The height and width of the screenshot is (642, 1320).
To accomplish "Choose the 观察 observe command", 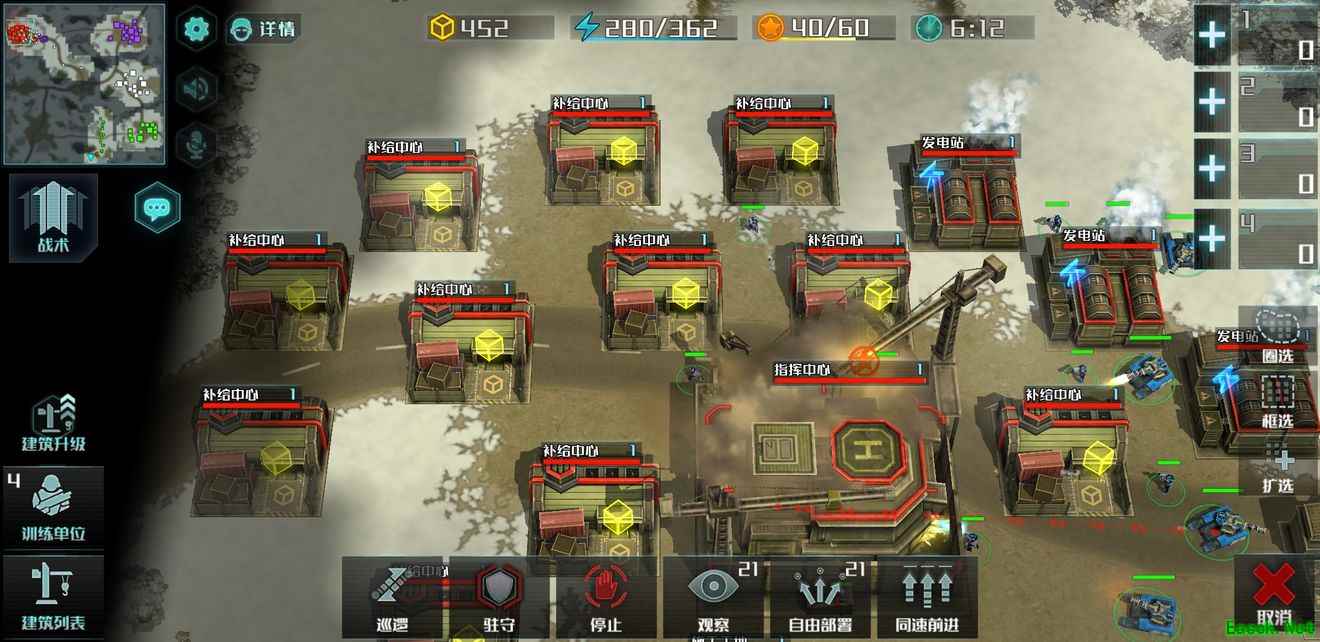I will point(713,597).
